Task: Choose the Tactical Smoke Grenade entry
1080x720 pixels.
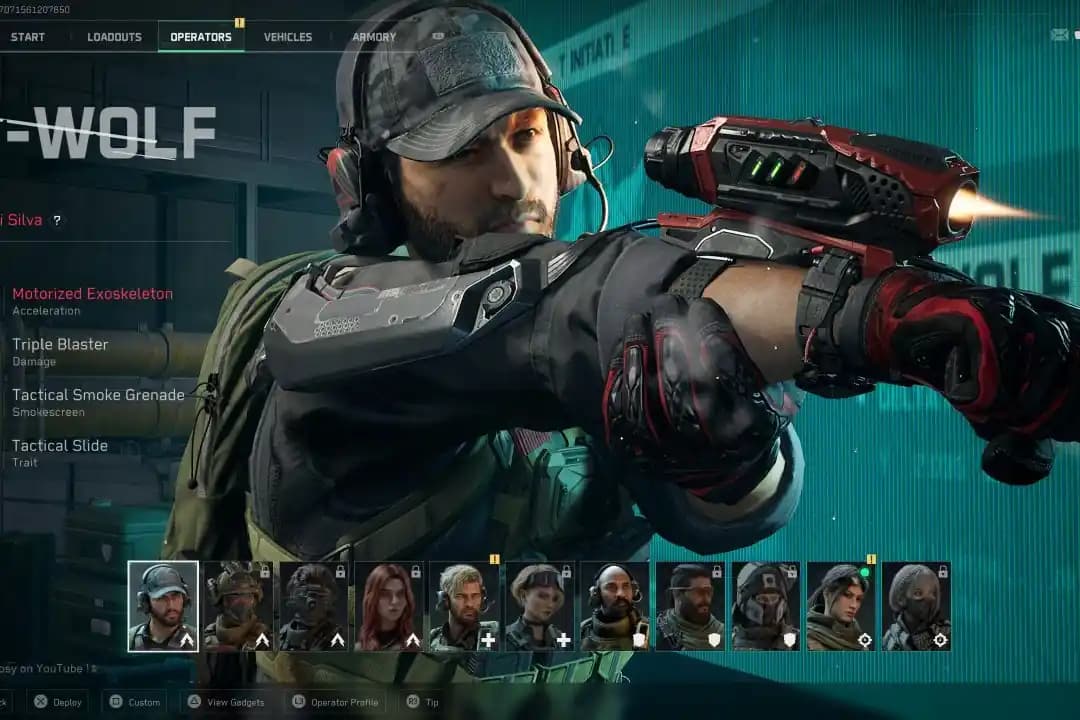Action: tap(98, 395)
